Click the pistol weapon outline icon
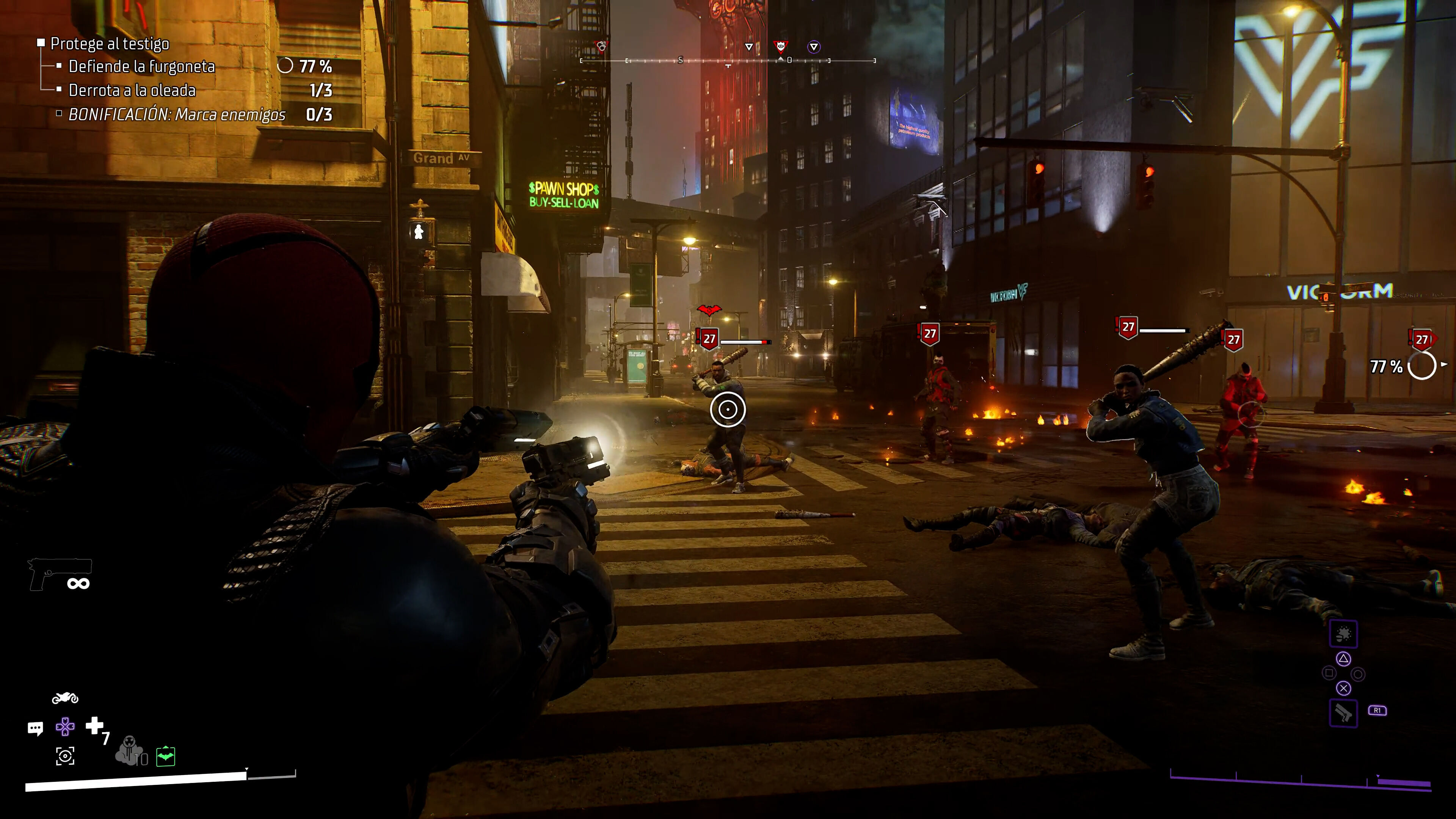 click(x=60, y=574)
